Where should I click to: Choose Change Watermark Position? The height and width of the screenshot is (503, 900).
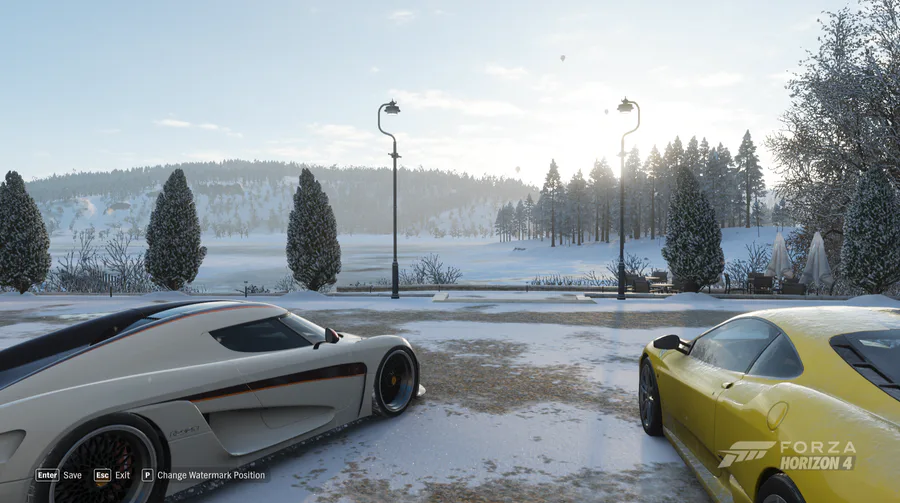(204, 475)
